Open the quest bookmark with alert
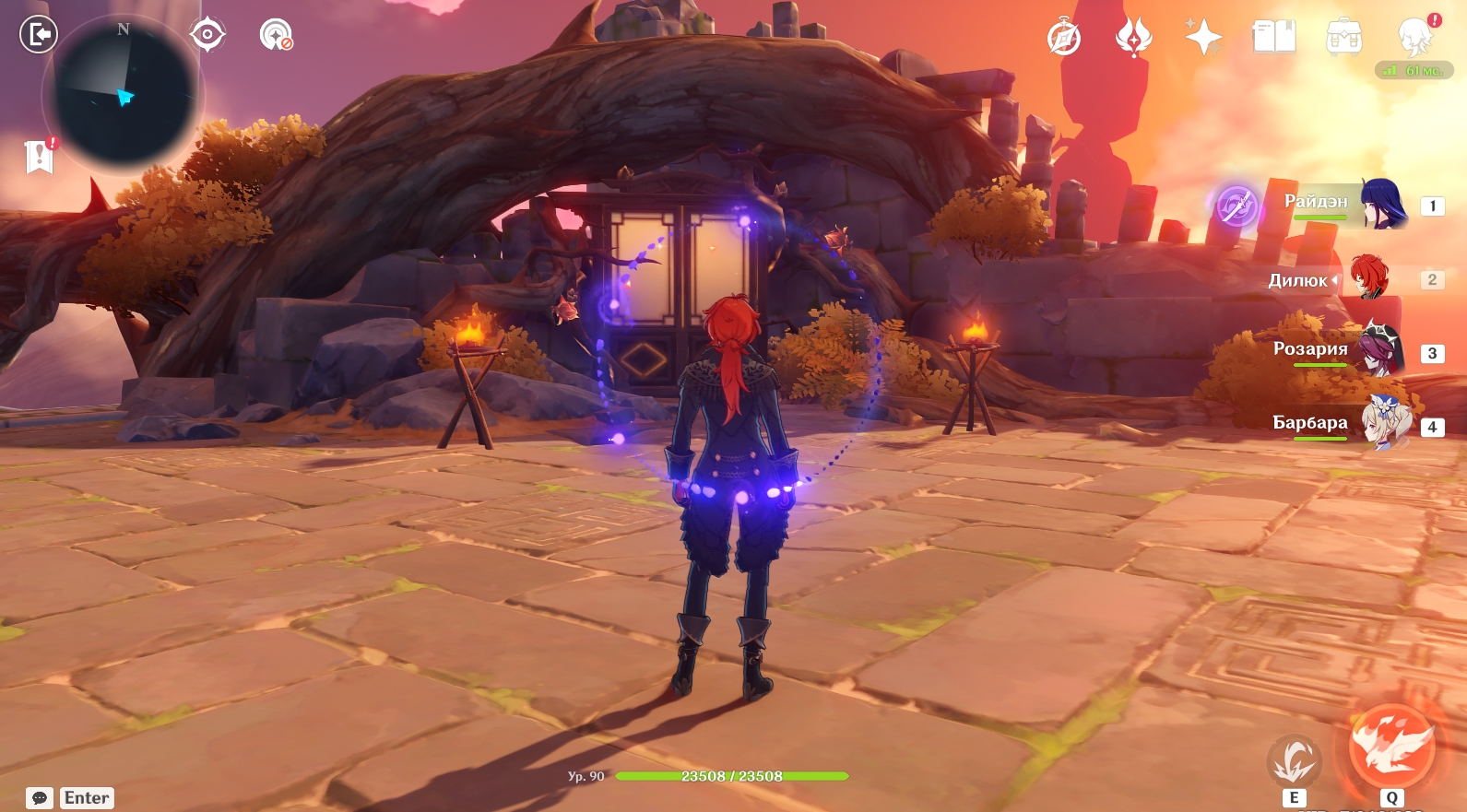Screen dimensions: 1467x812 tap(40, 157)
